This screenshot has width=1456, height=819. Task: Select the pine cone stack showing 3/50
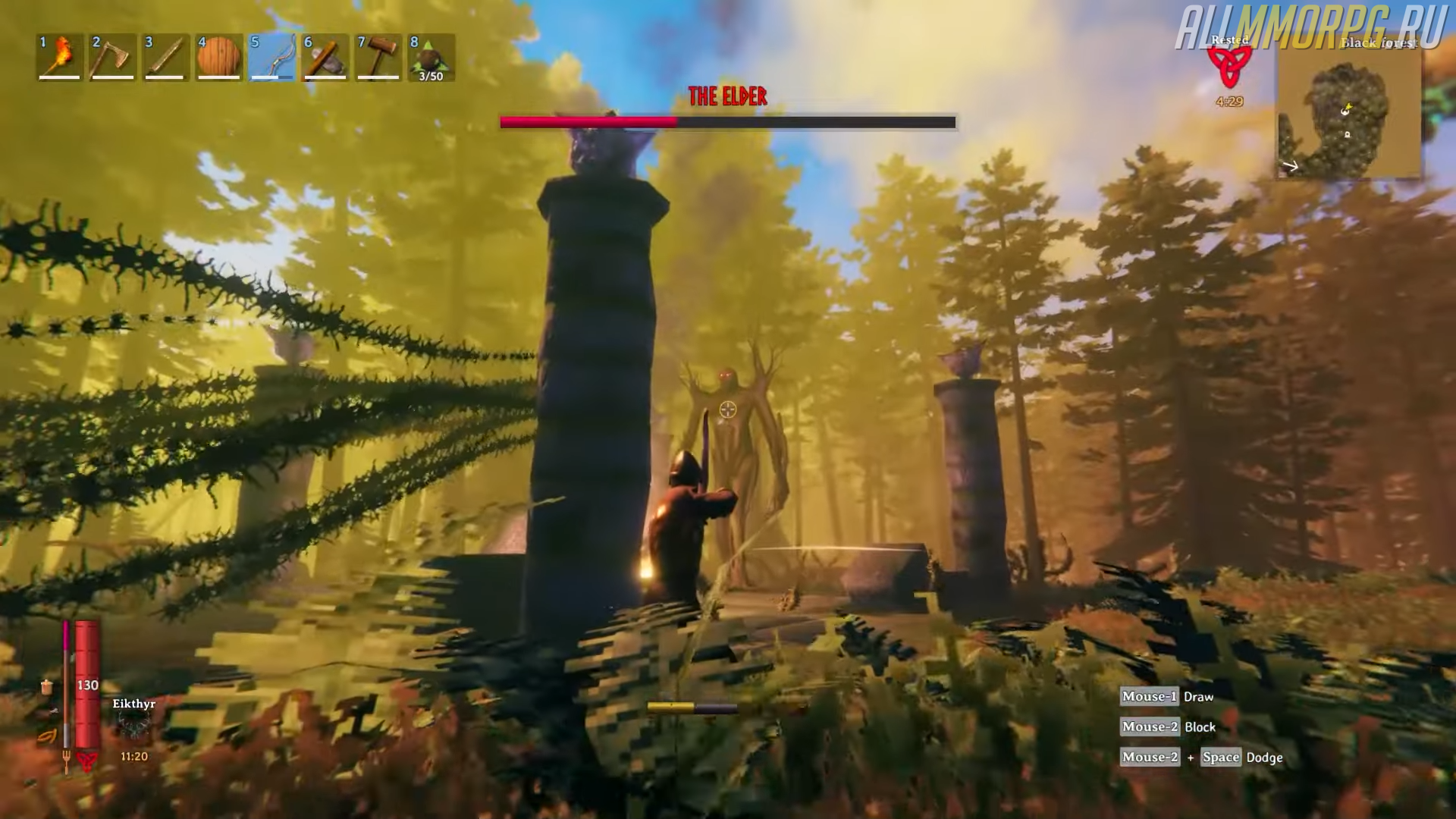[431, 57]
